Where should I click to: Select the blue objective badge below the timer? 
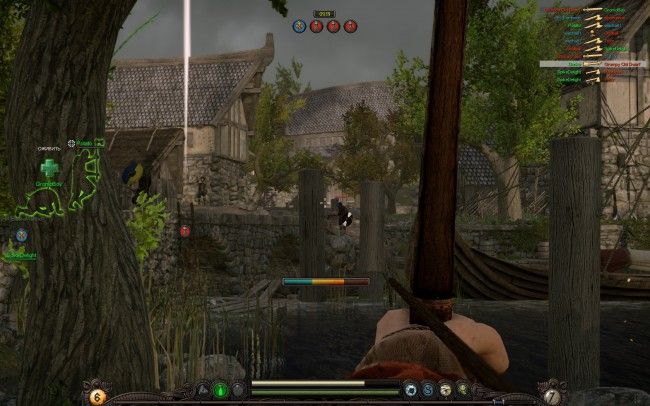click(x=299, y=26)
